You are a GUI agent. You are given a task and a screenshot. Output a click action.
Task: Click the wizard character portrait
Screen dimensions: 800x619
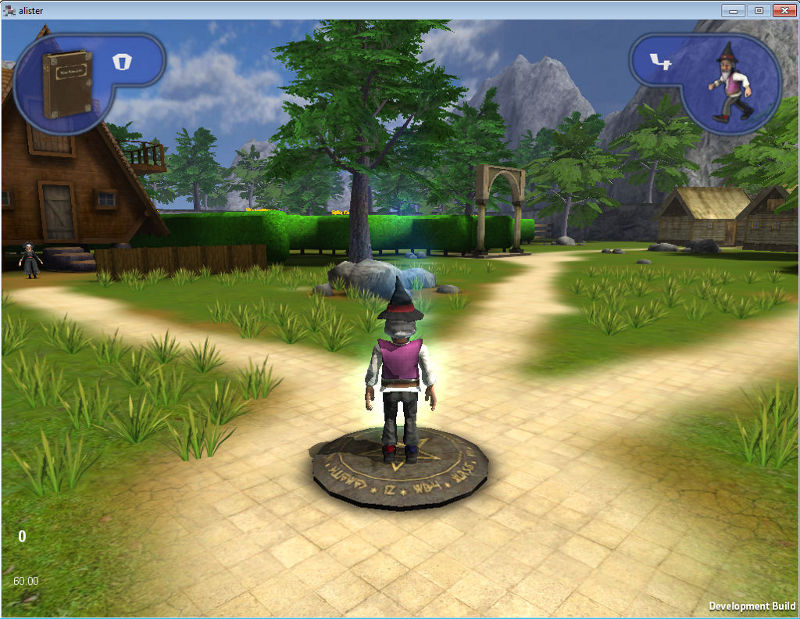tap(732, 82)
